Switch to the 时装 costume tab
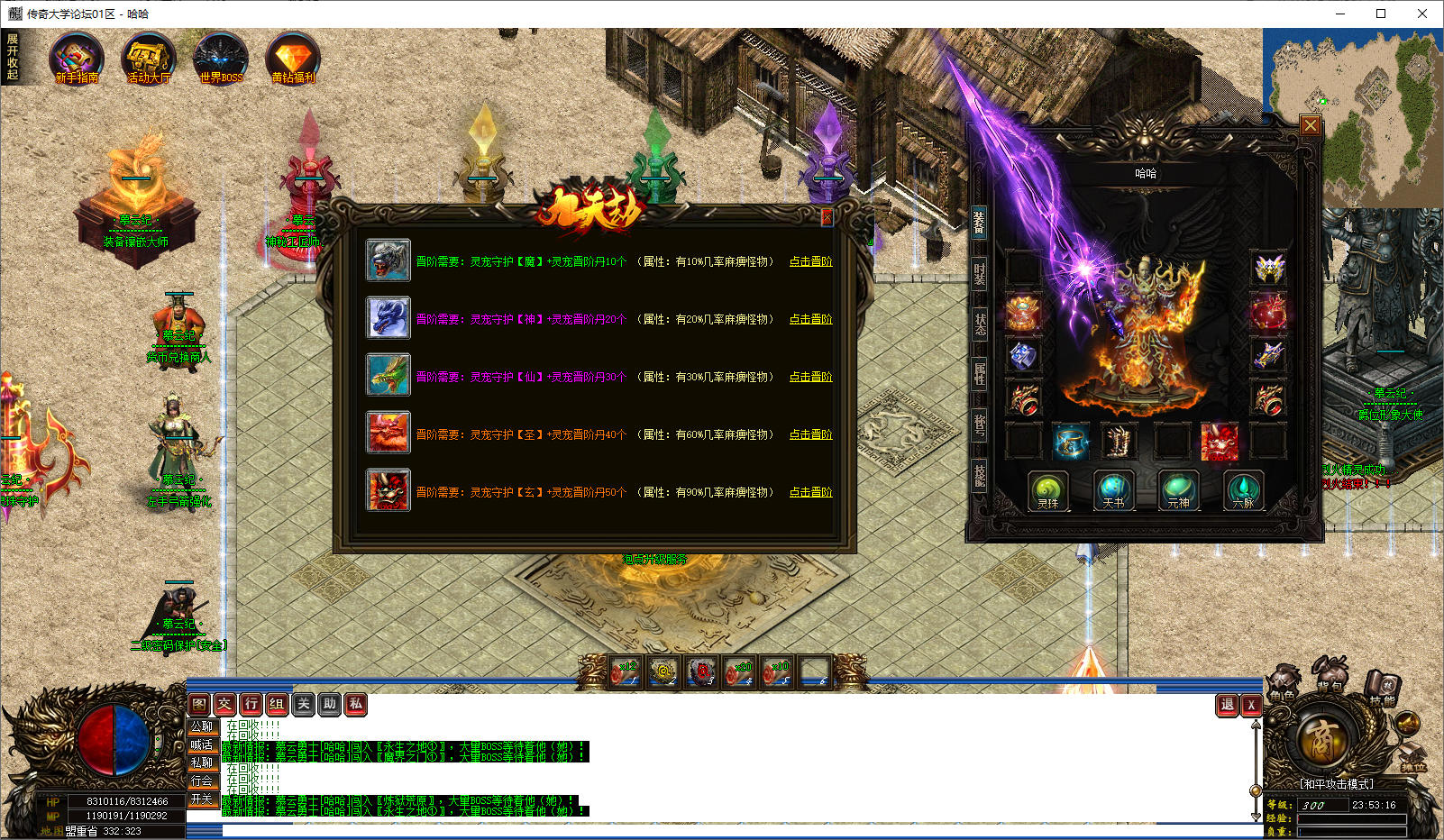This screenshot has width=1444, height=840. click(979, 273)
